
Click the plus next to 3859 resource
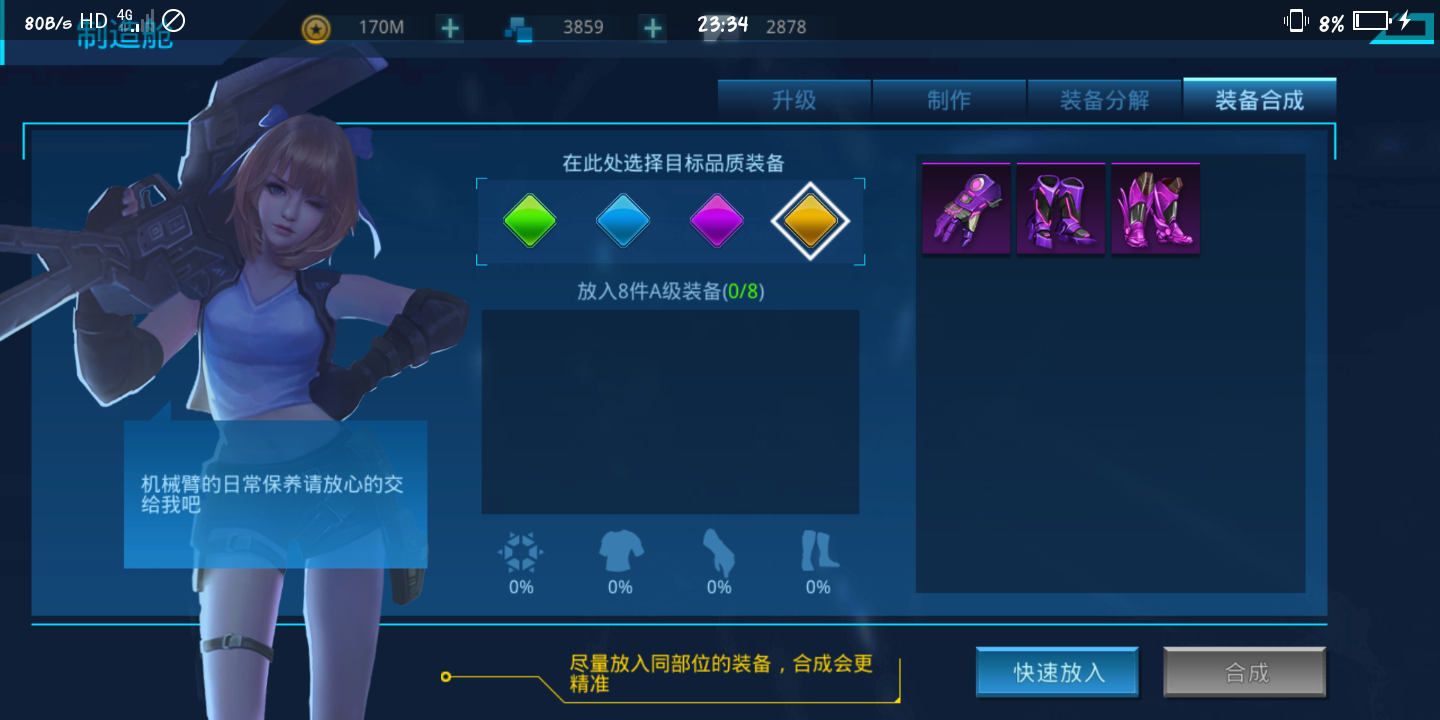[651, 28]
